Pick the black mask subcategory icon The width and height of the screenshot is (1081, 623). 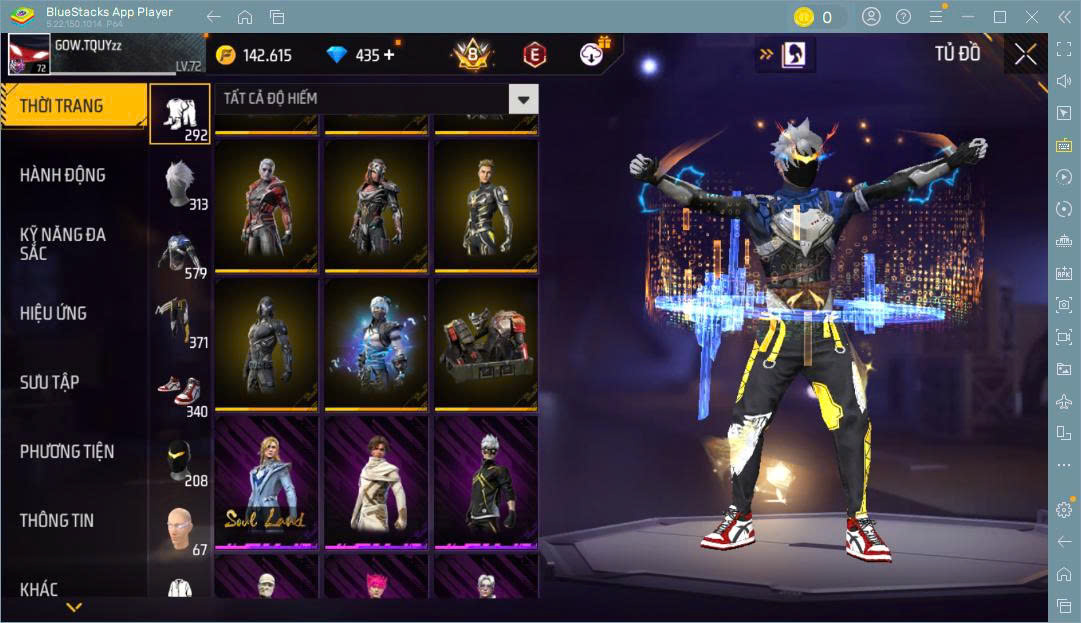pyautogui.click(x=181, y=462)
